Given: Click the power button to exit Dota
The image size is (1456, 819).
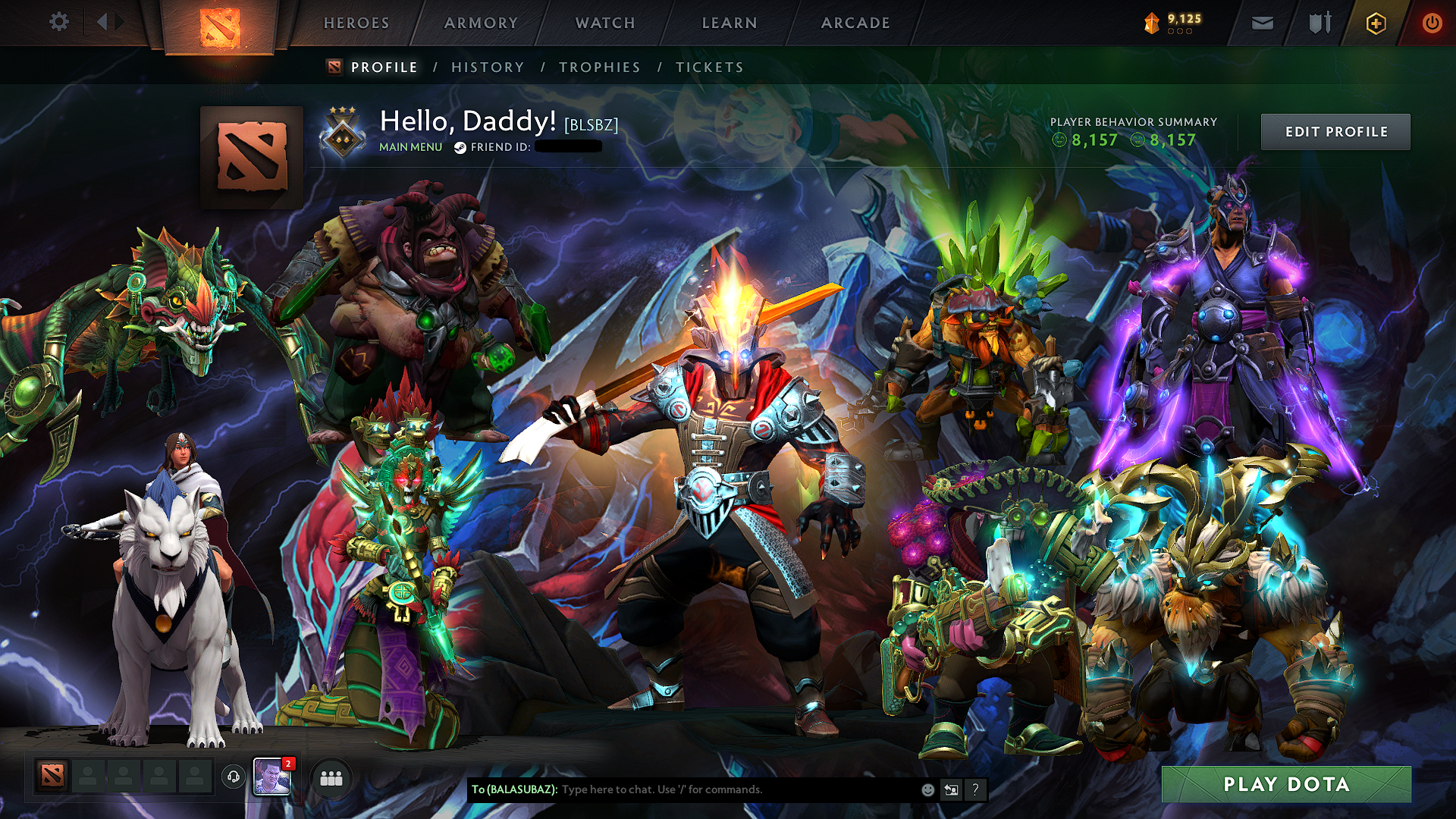Looking at the screenshot, I should coord(1432,23).
